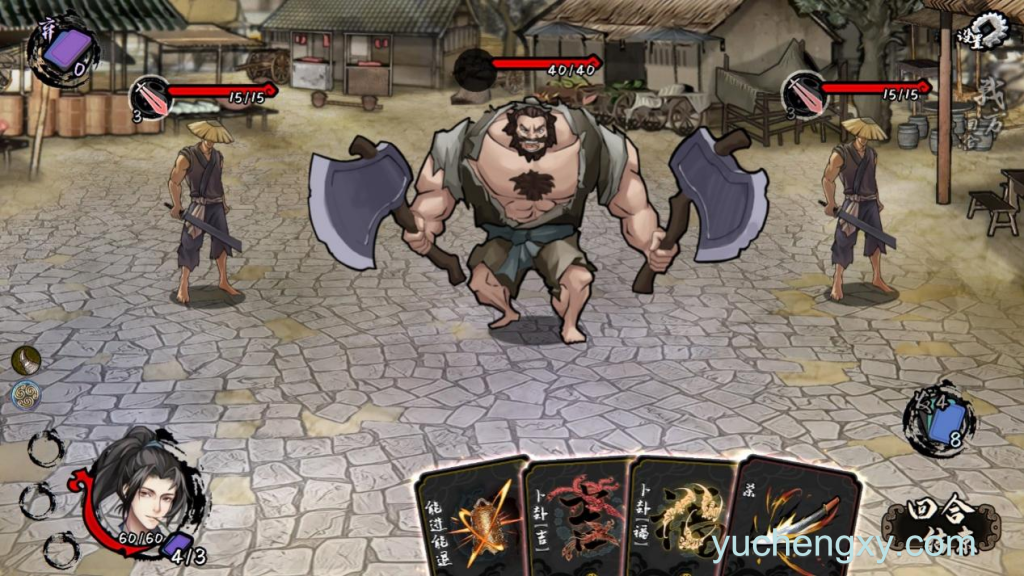The image size is (1024, 576).
Task: Target the left straw-hat bandit
Action: pos(206,212)
